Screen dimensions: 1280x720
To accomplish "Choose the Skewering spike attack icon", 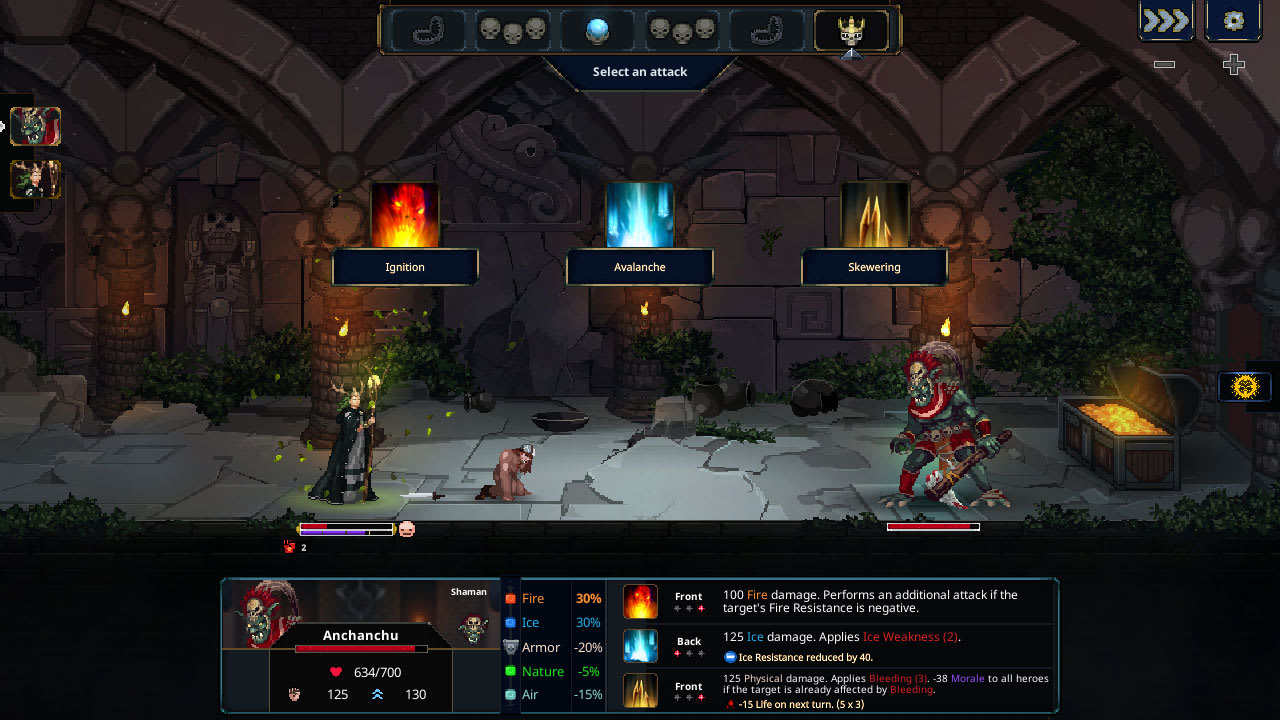I will 875,215.
